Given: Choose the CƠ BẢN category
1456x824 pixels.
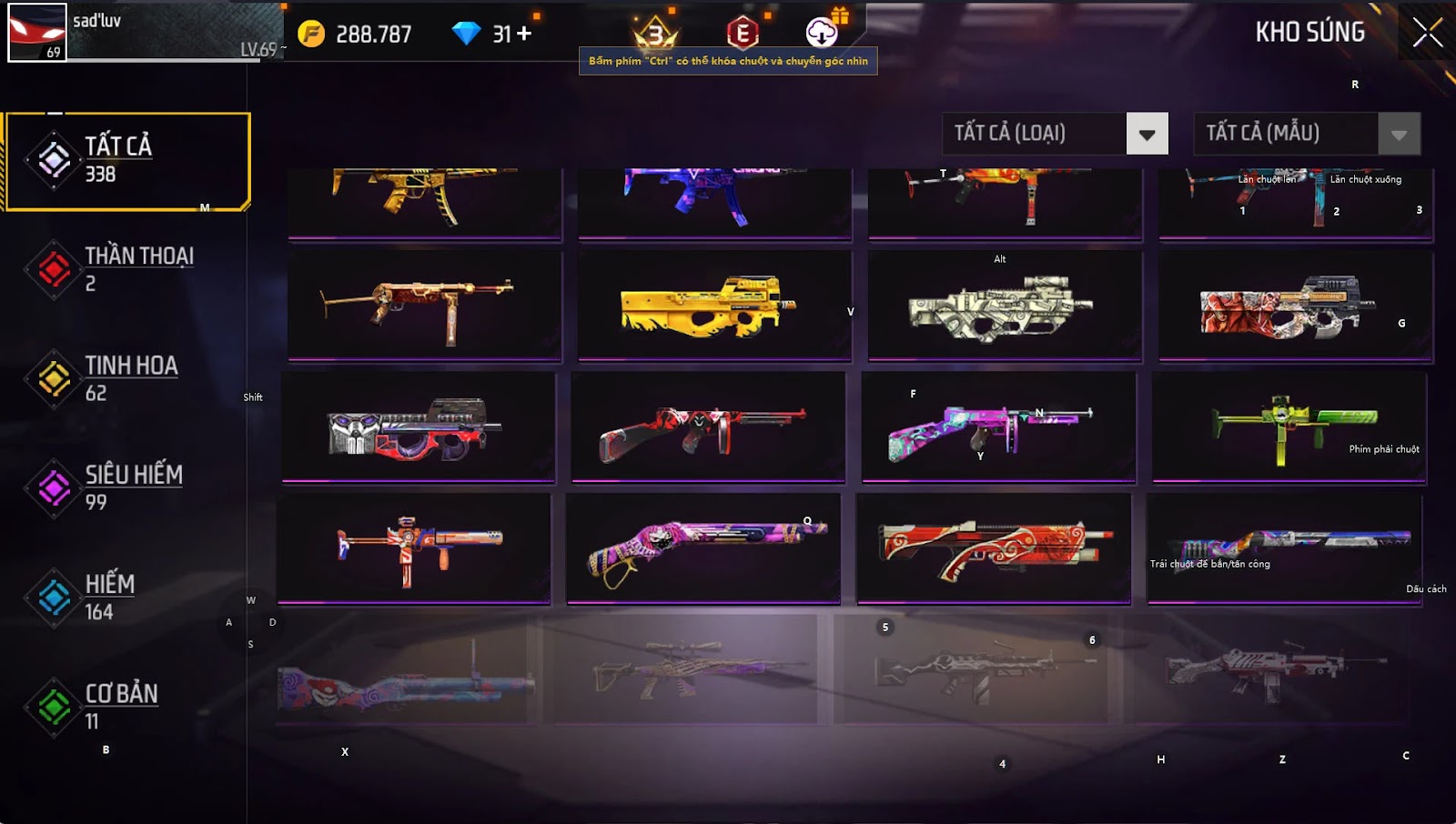Looking at the screenshot, I should (x=126, y=707).
